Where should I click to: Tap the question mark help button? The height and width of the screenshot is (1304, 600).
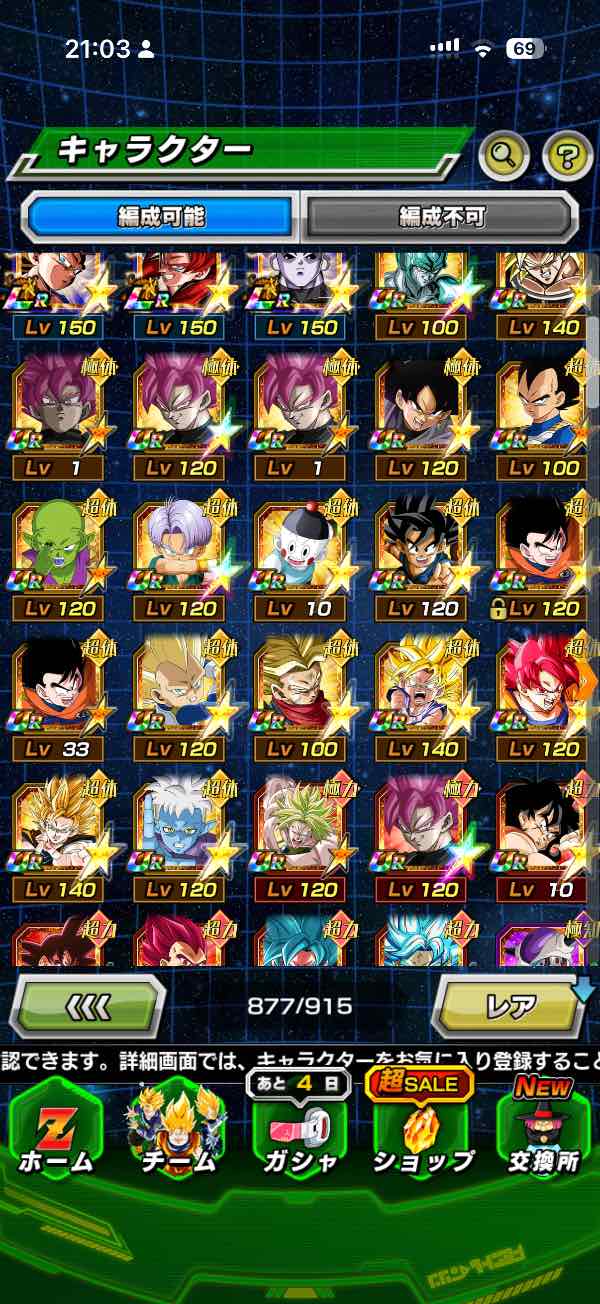(567, 155)
